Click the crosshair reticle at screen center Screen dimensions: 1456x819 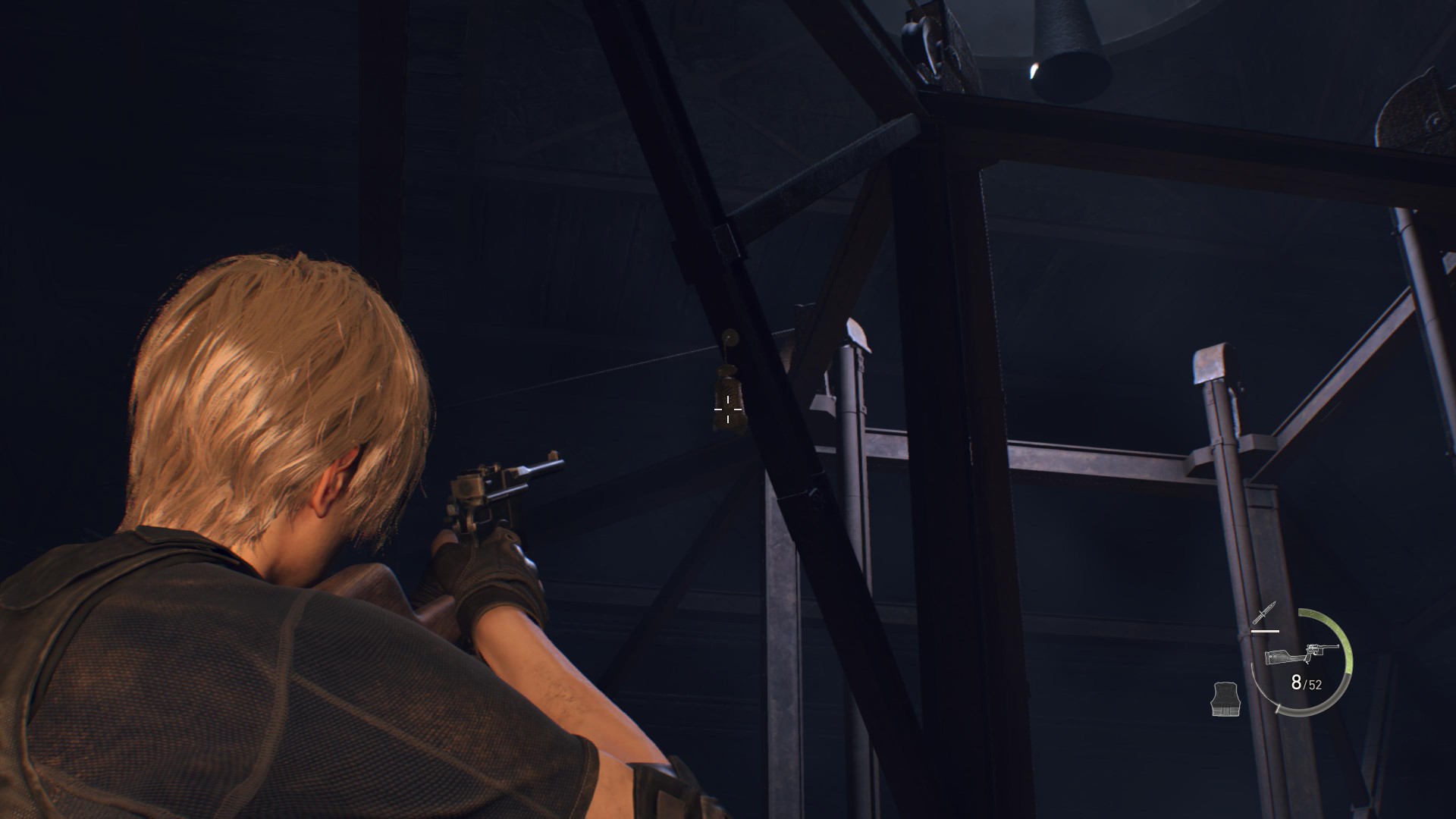point(728,409)
